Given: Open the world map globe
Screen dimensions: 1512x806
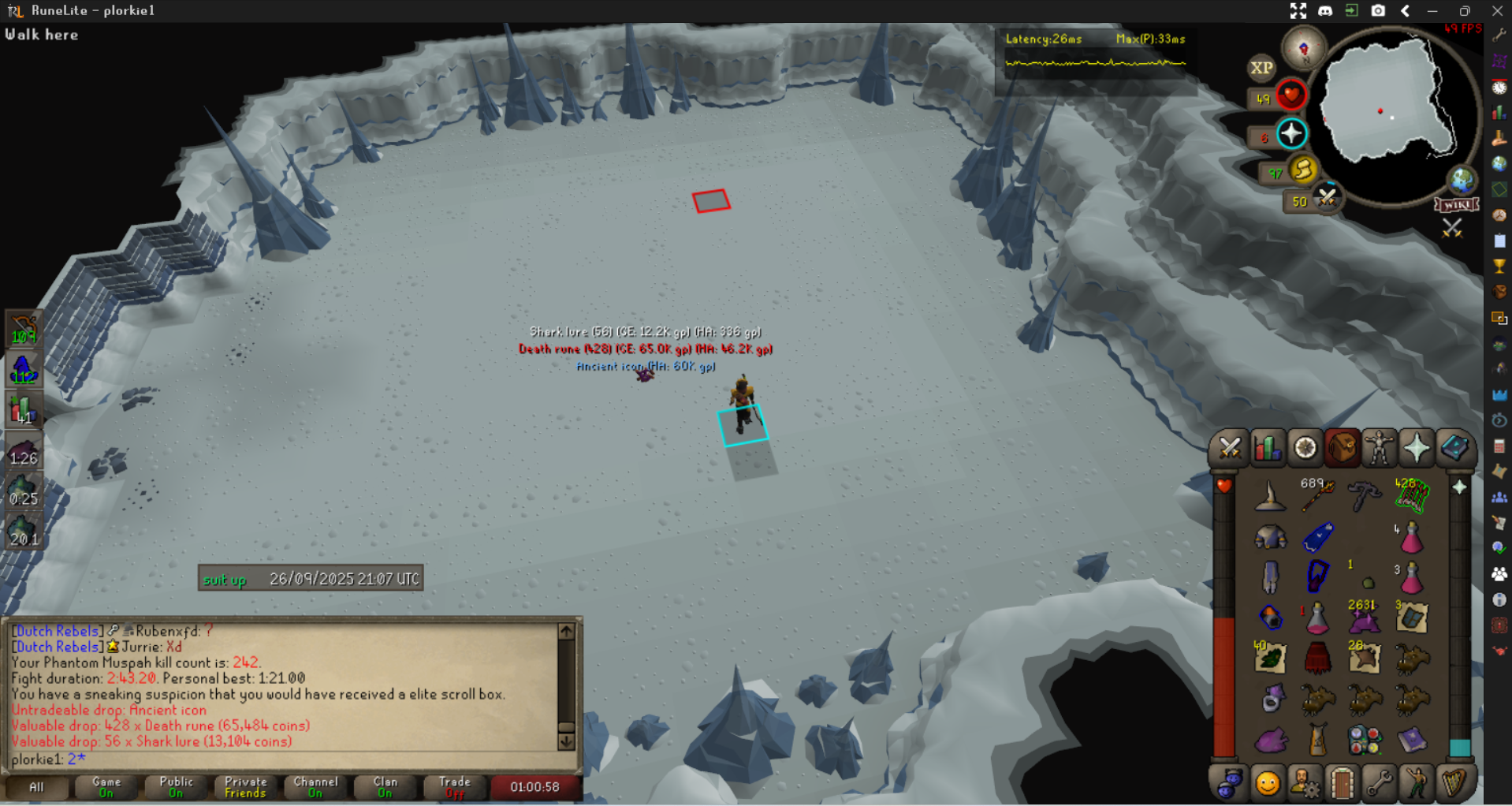Looking at the screenshot, I should click(1462, 179).
